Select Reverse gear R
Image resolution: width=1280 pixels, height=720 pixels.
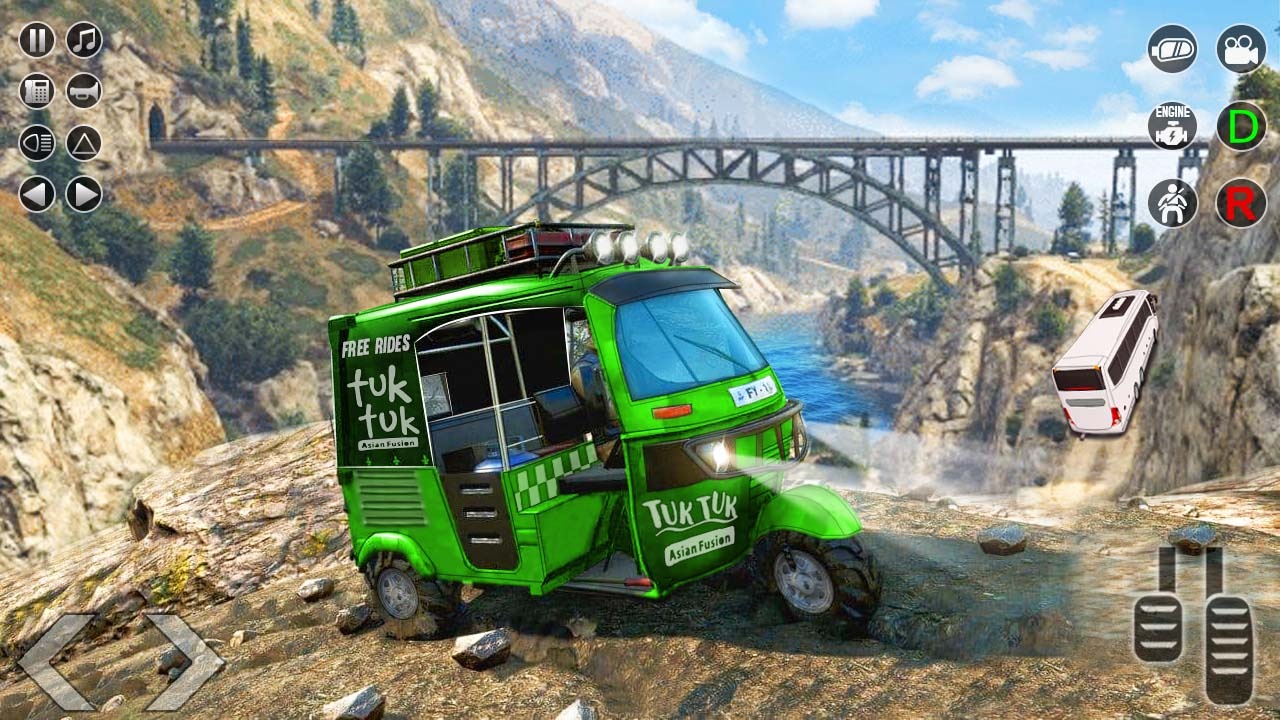[x=1240, y=200]
